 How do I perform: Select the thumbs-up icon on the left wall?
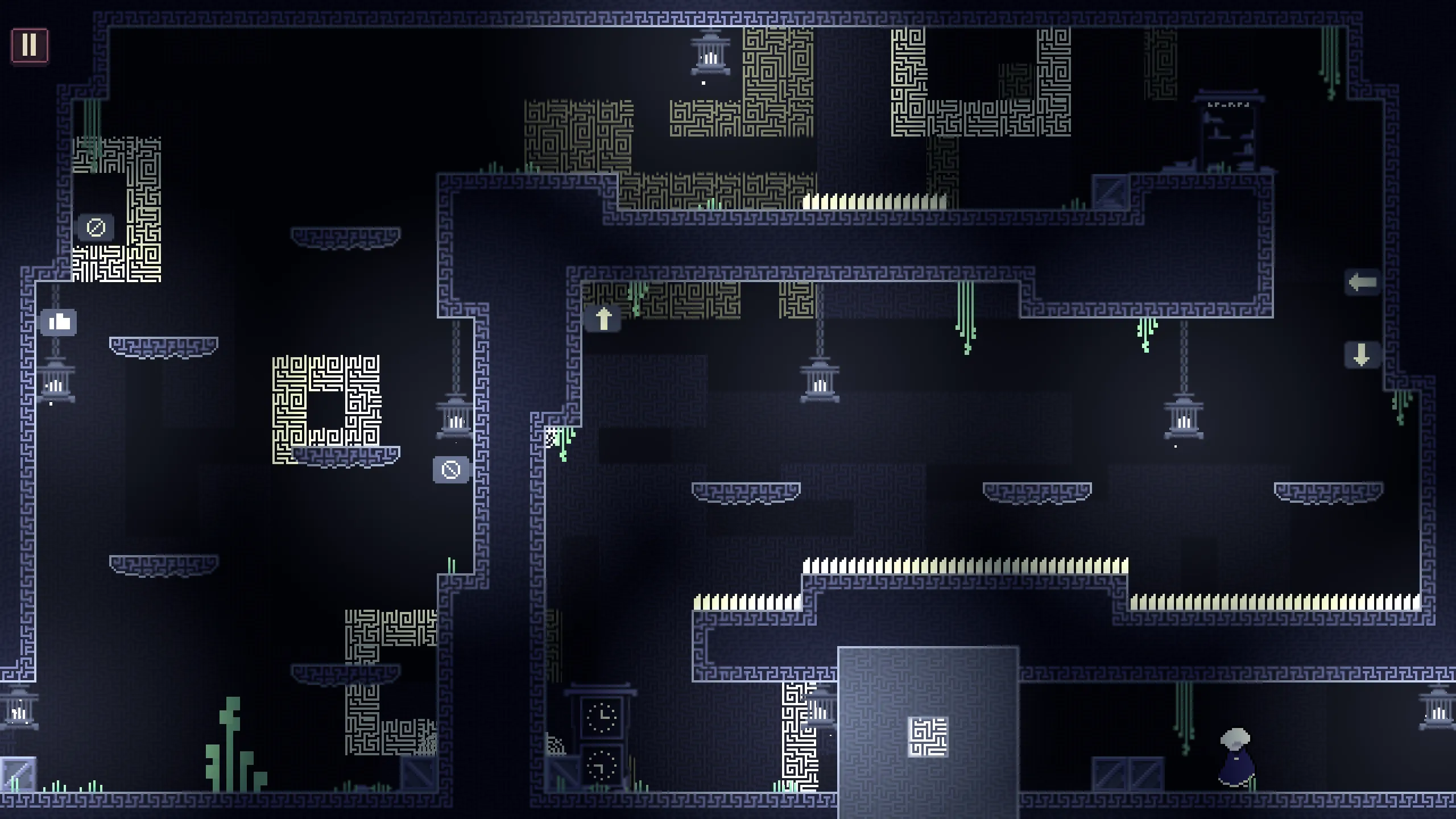click(59, 322)
